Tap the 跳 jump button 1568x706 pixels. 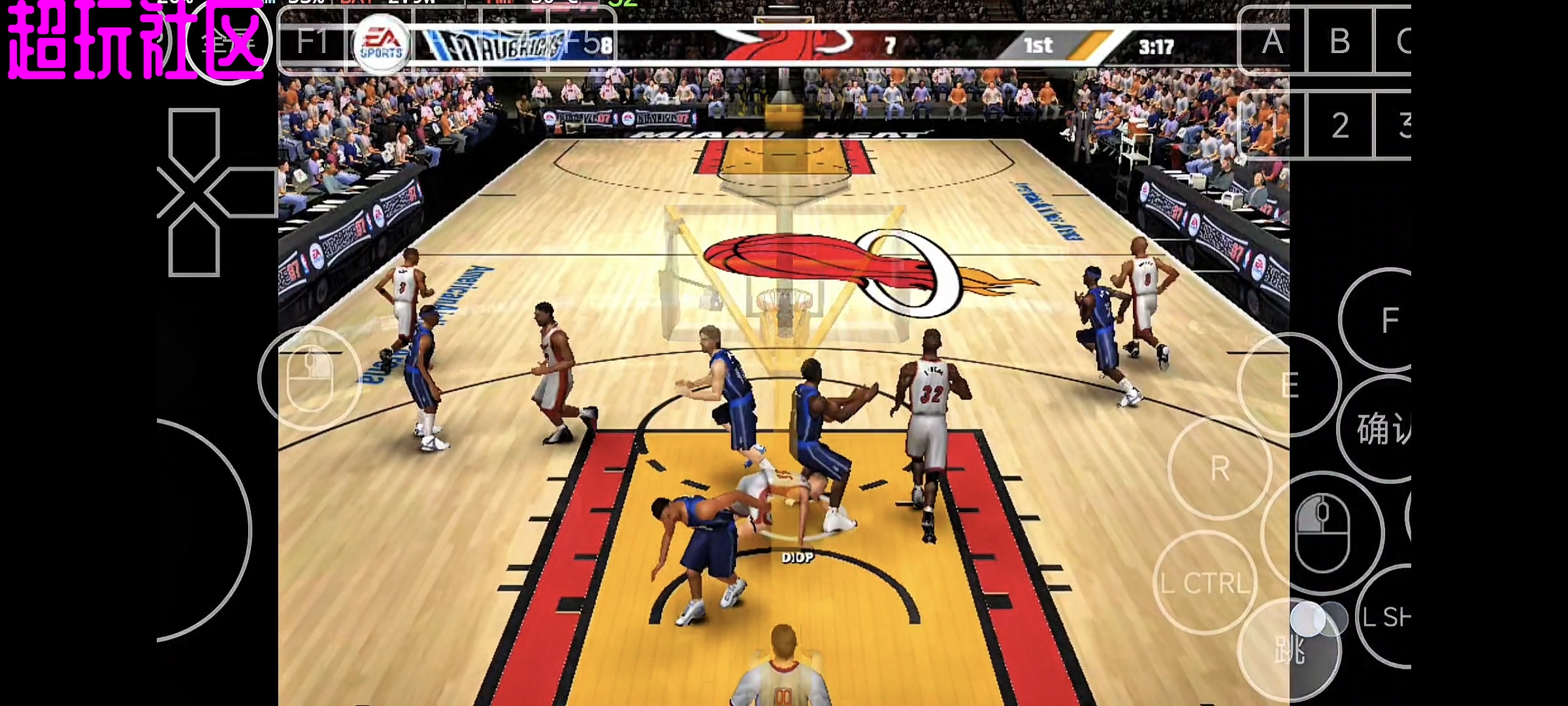tap(1289, 650)
